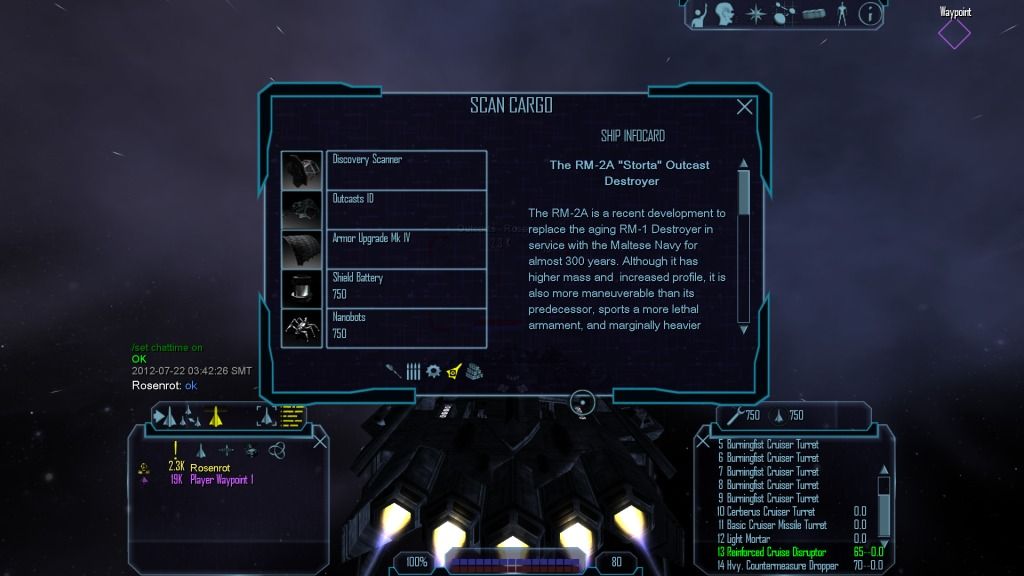Viewport: 1024px width, 576px height.
Task: Activate the Reinforced Cruise Disruptor weapon
Action: (x=772, y=552)
